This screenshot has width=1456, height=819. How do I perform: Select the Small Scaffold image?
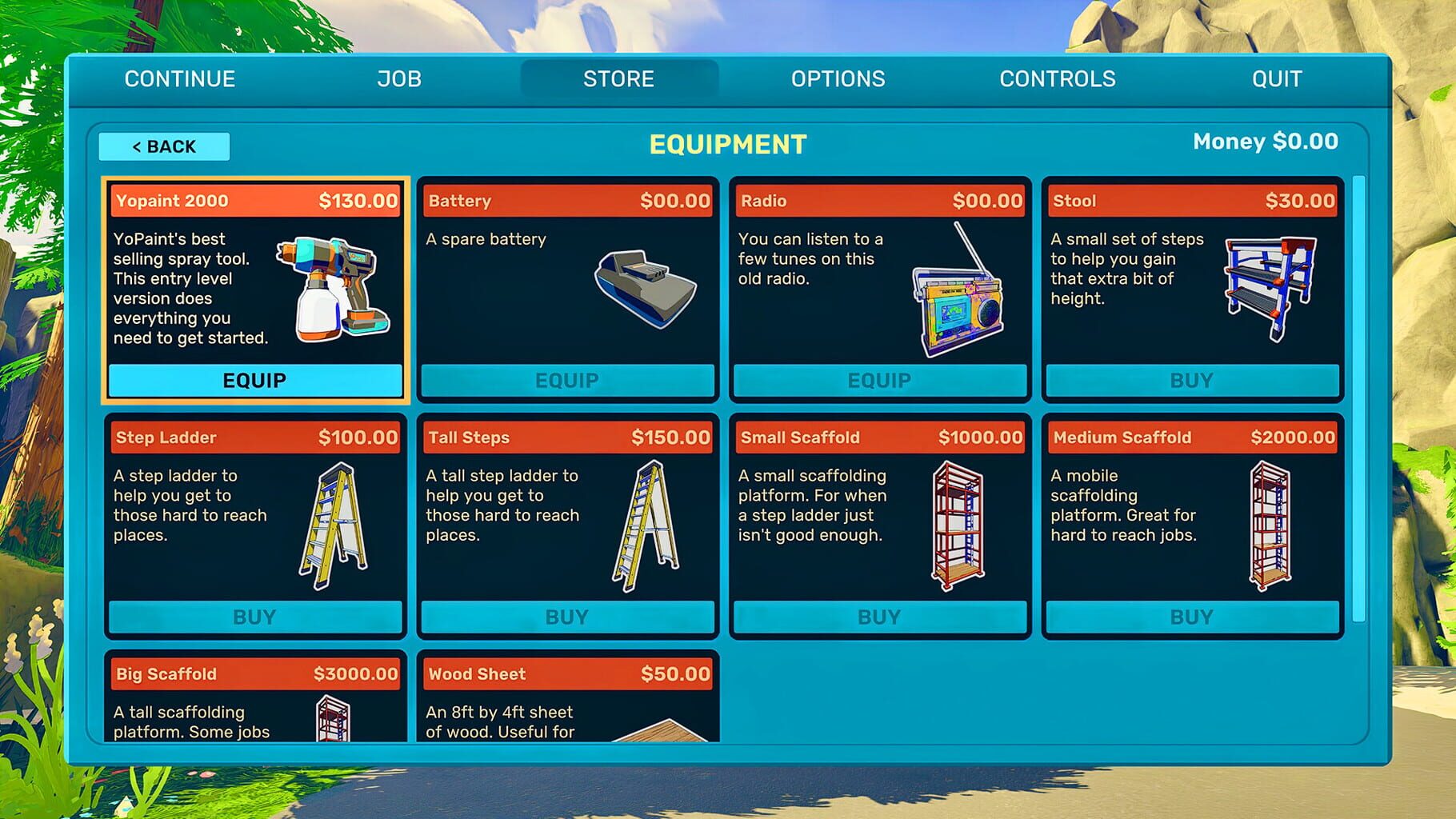960,524
